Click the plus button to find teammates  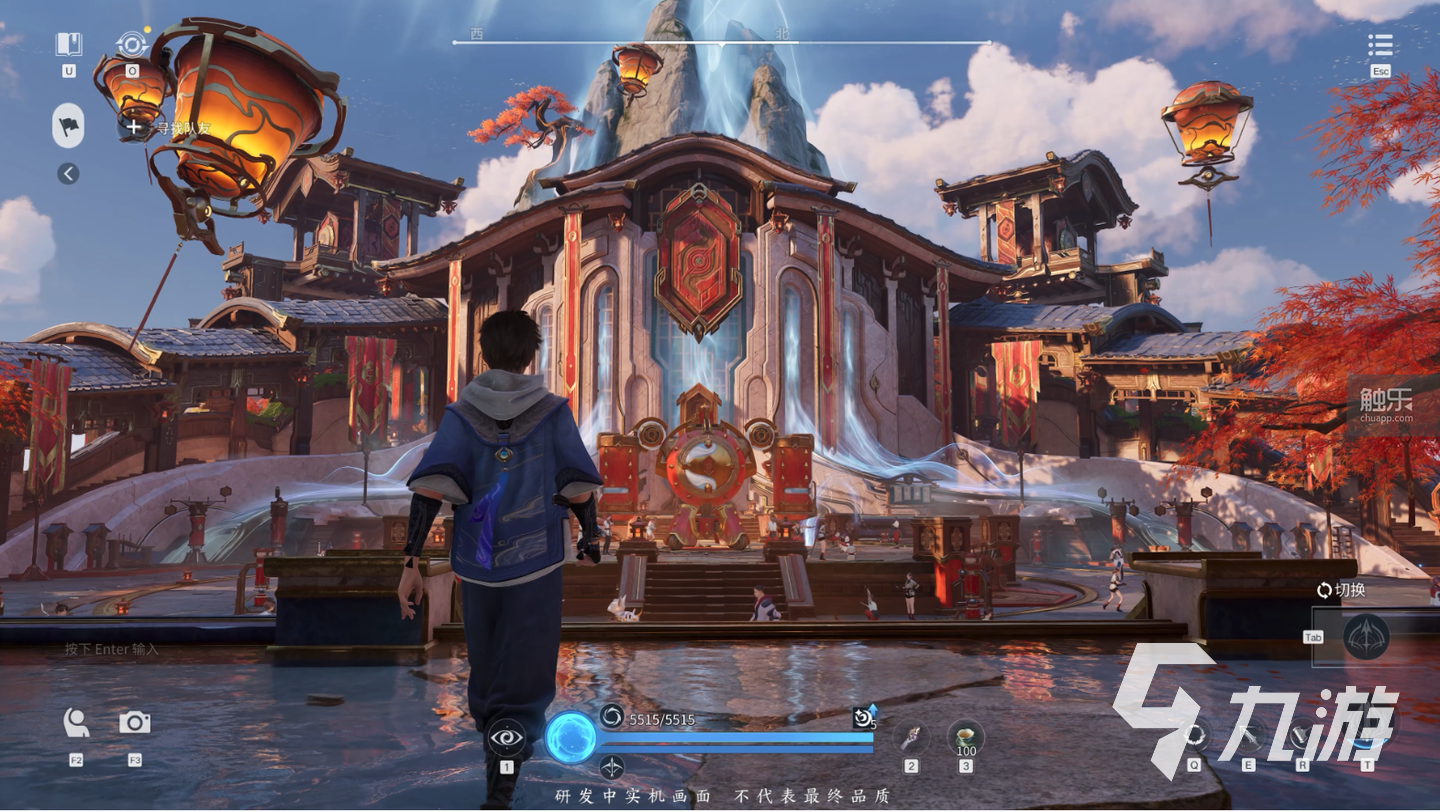coord(134,128)
